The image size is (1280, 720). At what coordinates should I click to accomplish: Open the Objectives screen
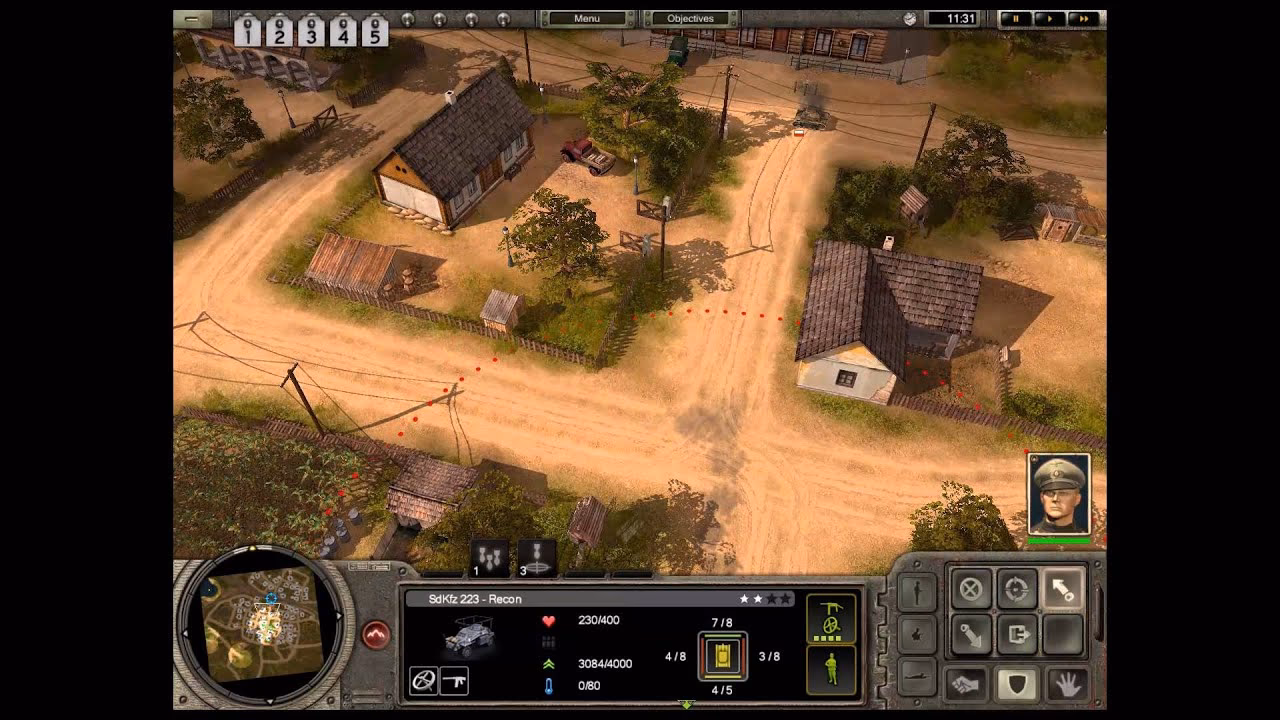(x=692, y=18)
